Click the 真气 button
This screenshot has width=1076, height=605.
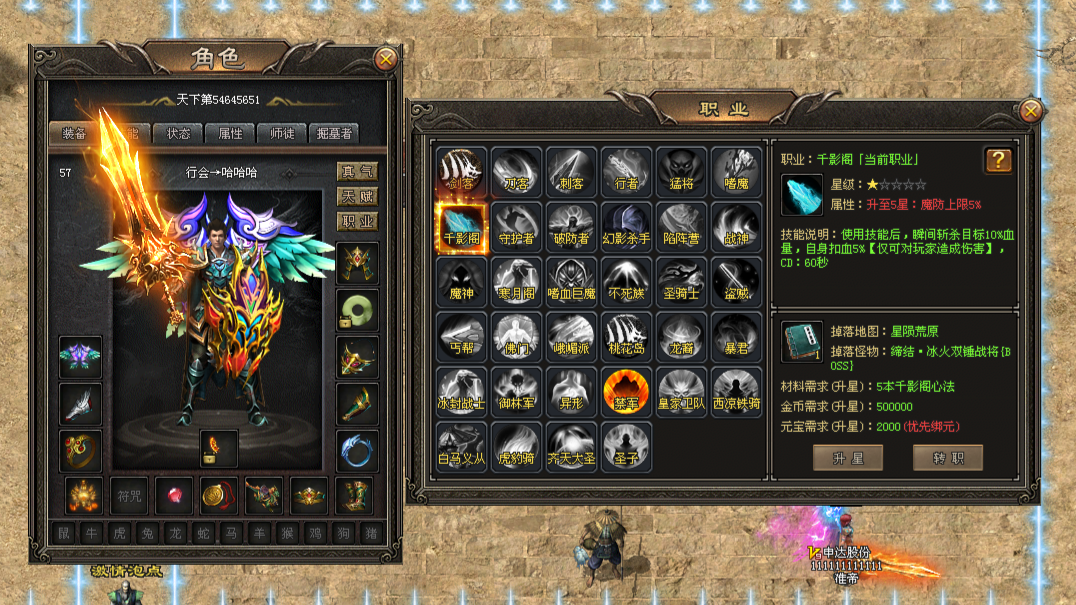pos(356,172)
